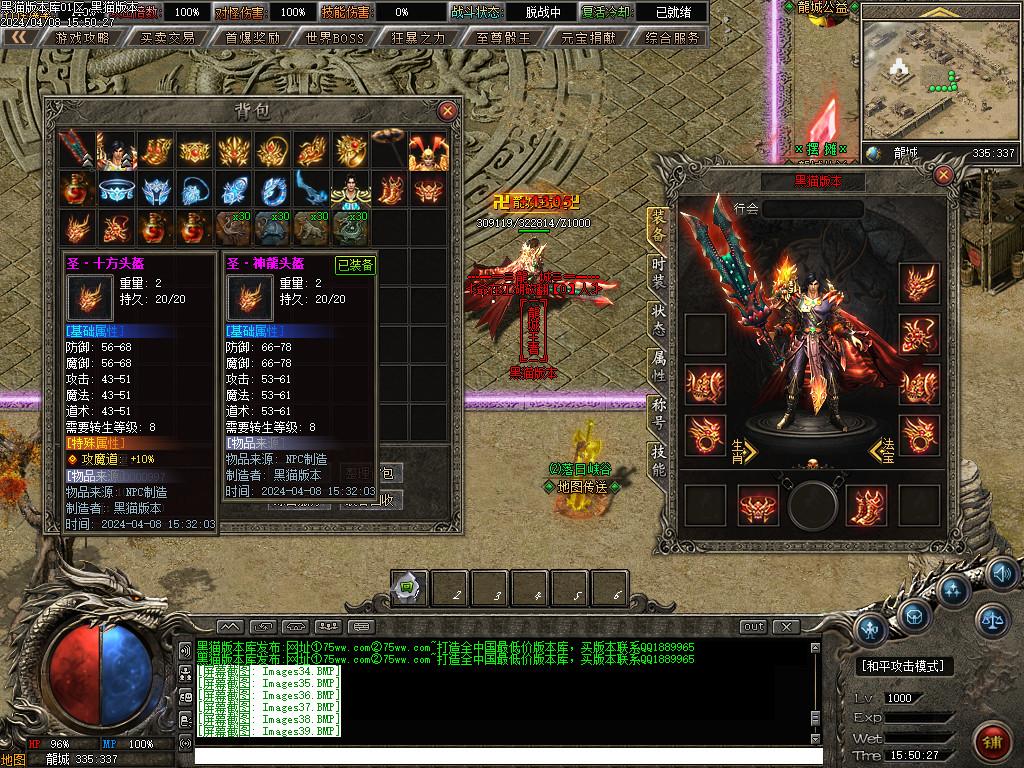Switch to the 属性 attributes tab
1024x768 pixels.
coord(658,365)
